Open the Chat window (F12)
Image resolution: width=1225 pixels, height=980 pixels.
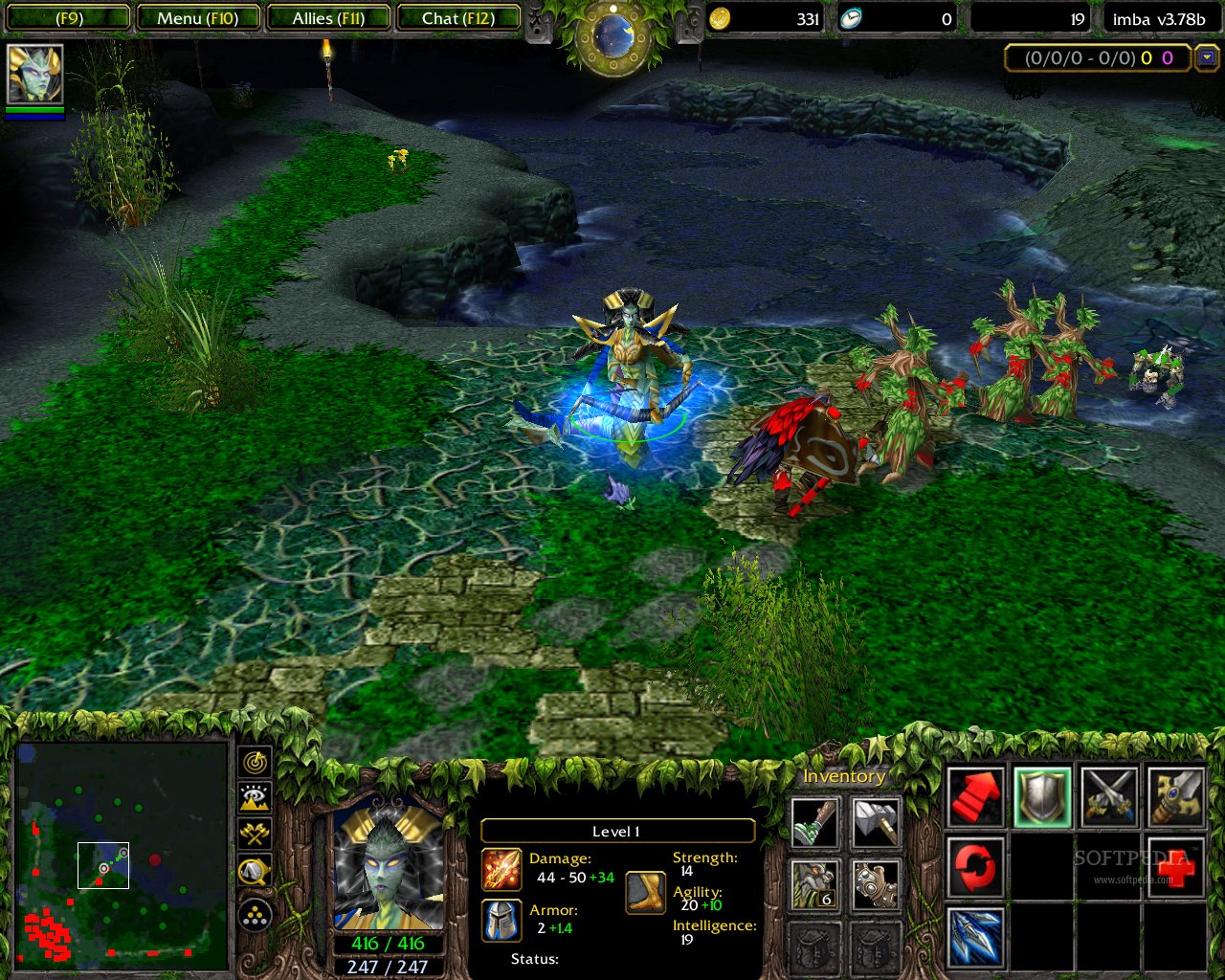pos(458,17)
